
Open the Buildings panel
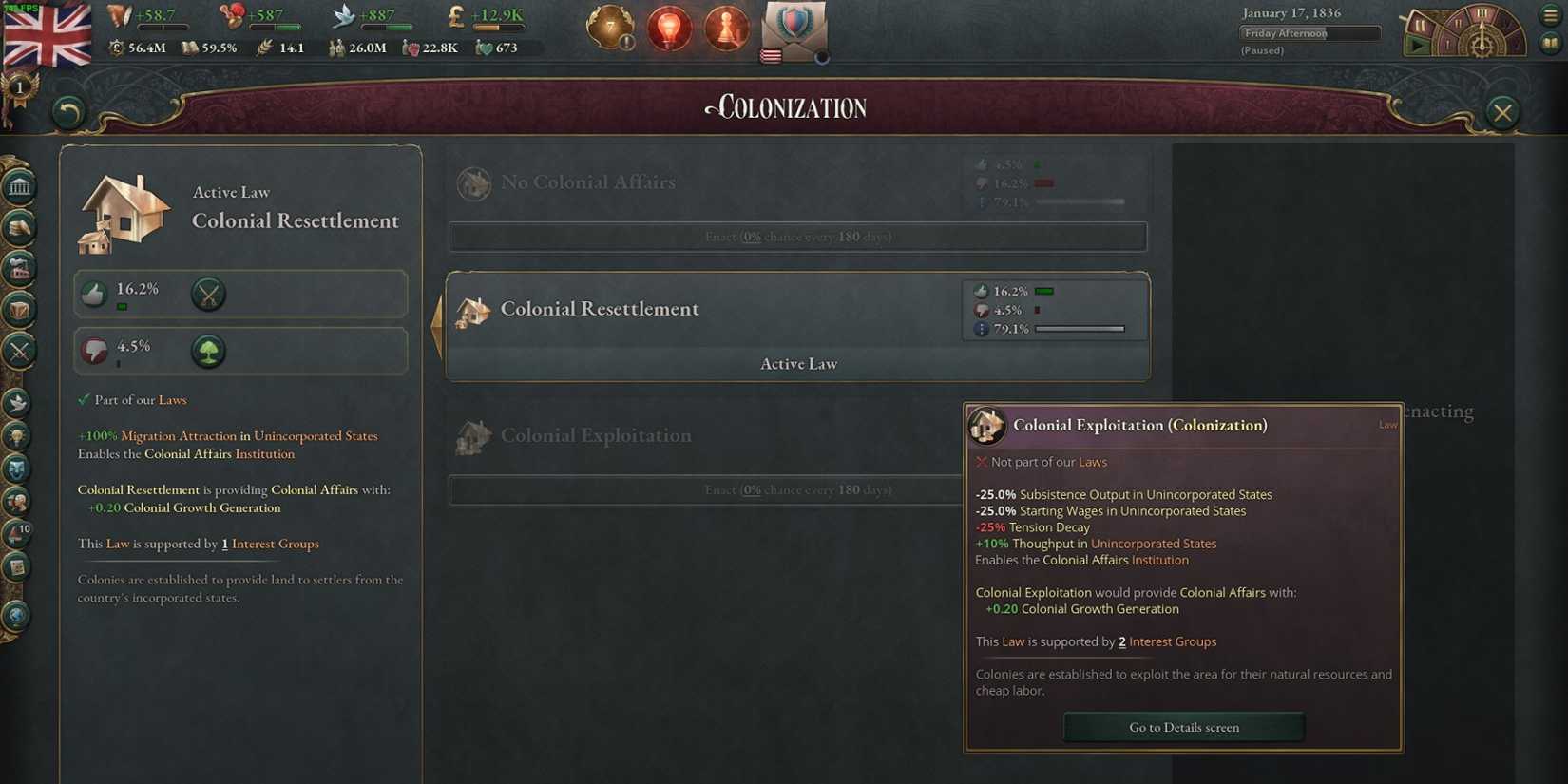17,268
